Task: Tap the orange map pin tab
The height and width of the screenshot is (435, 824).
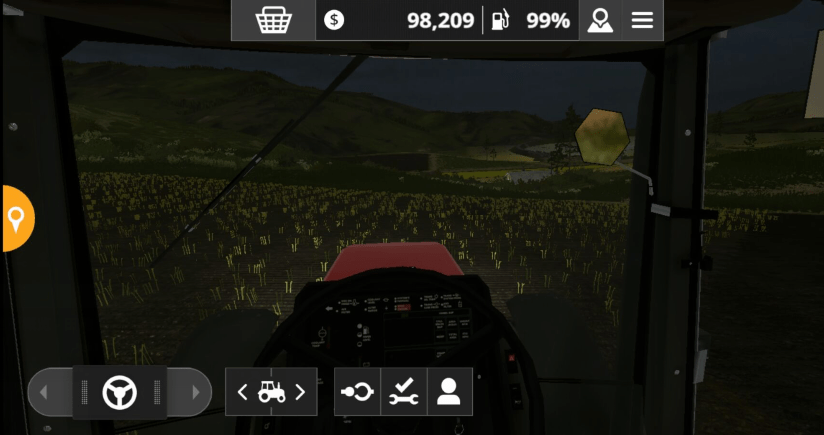Action: 16,217
